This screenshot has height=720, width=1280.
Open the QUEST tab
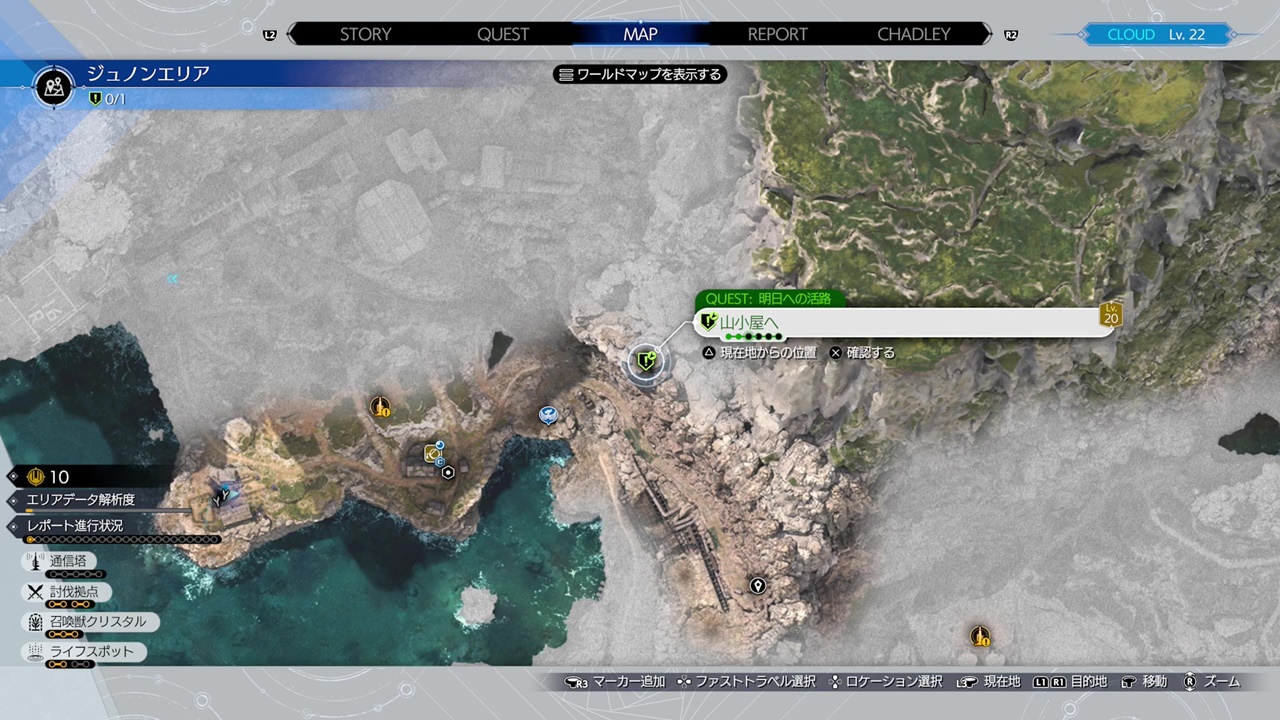pyautogui.click(x=503, y=34)
